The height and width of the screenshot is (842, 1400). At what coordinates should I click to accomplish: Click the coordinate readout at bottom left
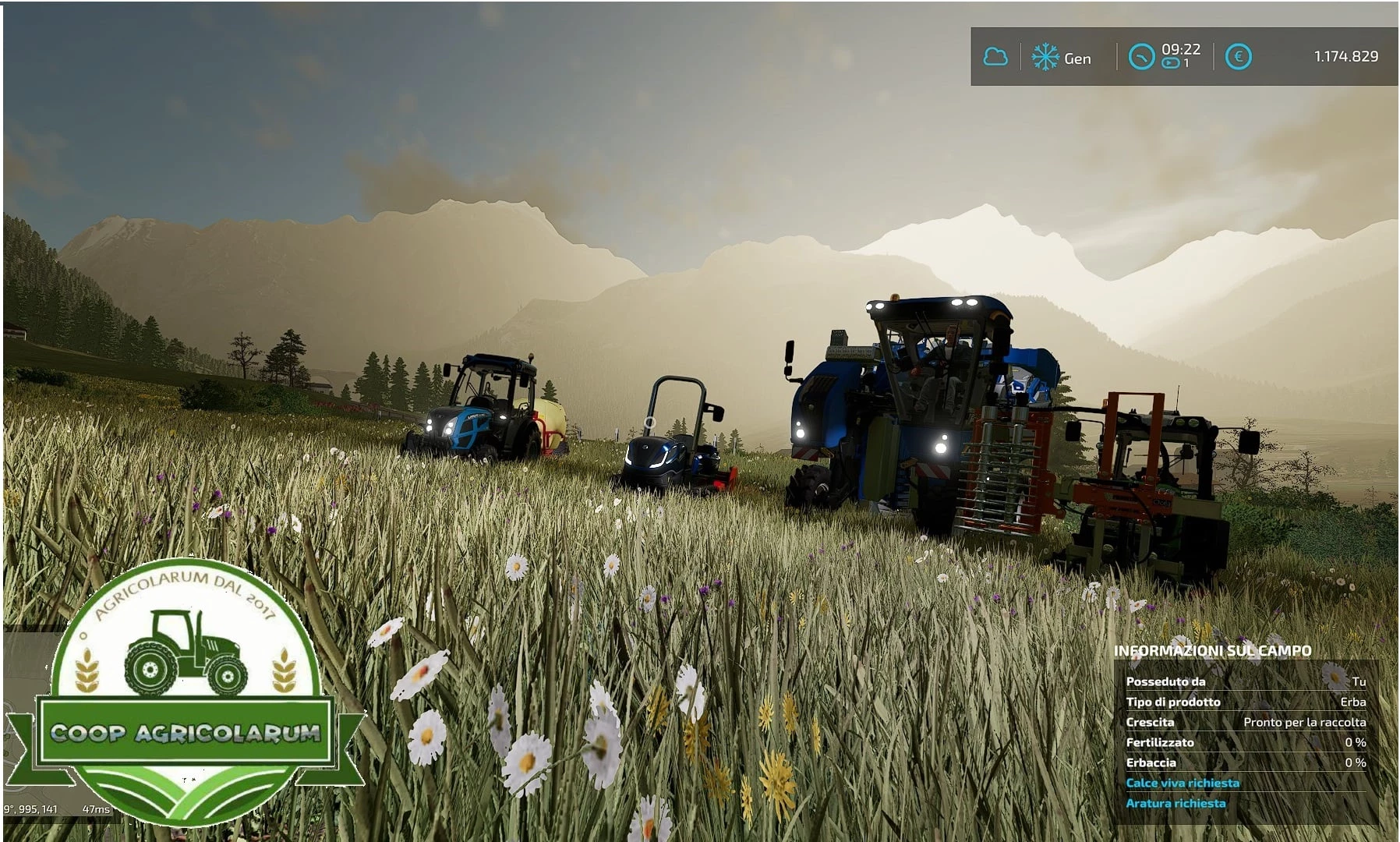30,811
